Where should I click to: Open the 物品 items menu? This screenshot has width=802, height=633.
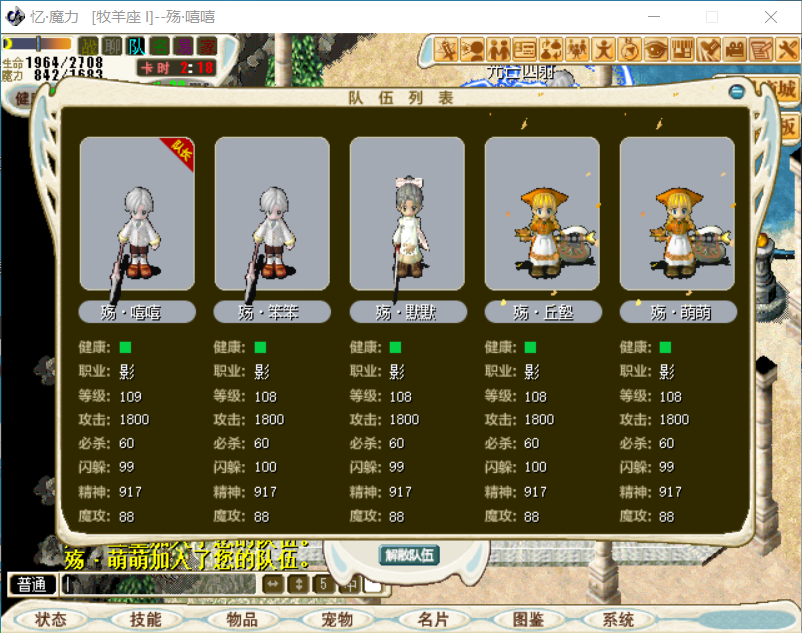click(x=241, y=620)
